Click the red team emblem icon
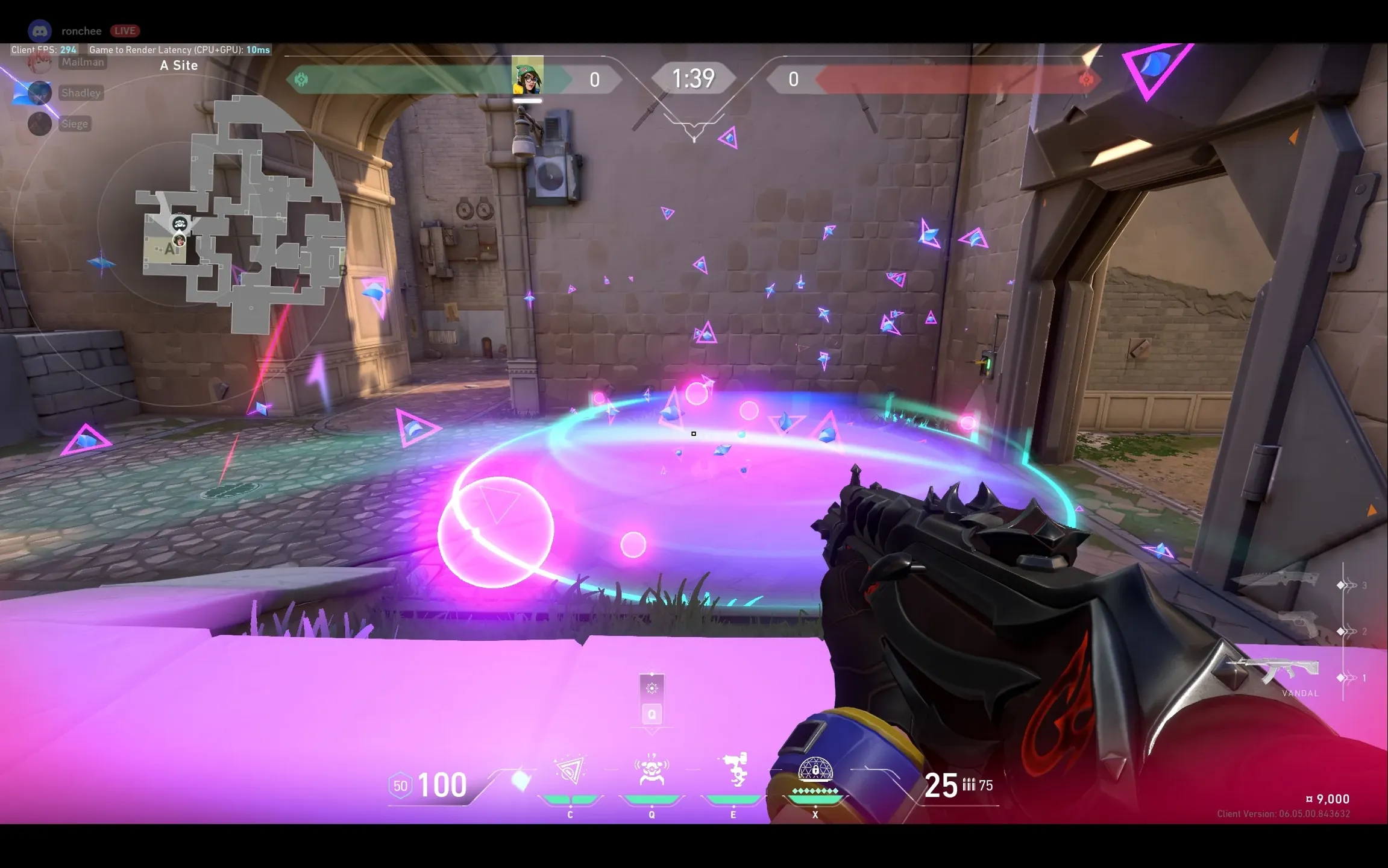The image size is (1388, 868). tap(1087, 80)
